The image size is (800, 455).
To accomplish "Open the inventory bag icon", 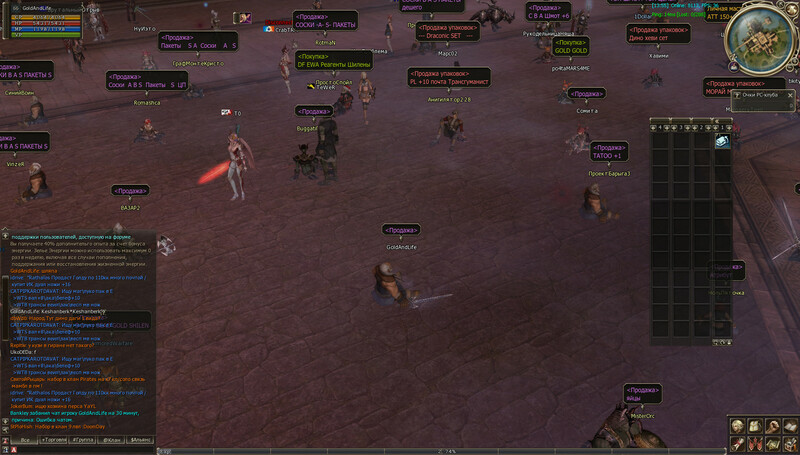I will 755,427.
